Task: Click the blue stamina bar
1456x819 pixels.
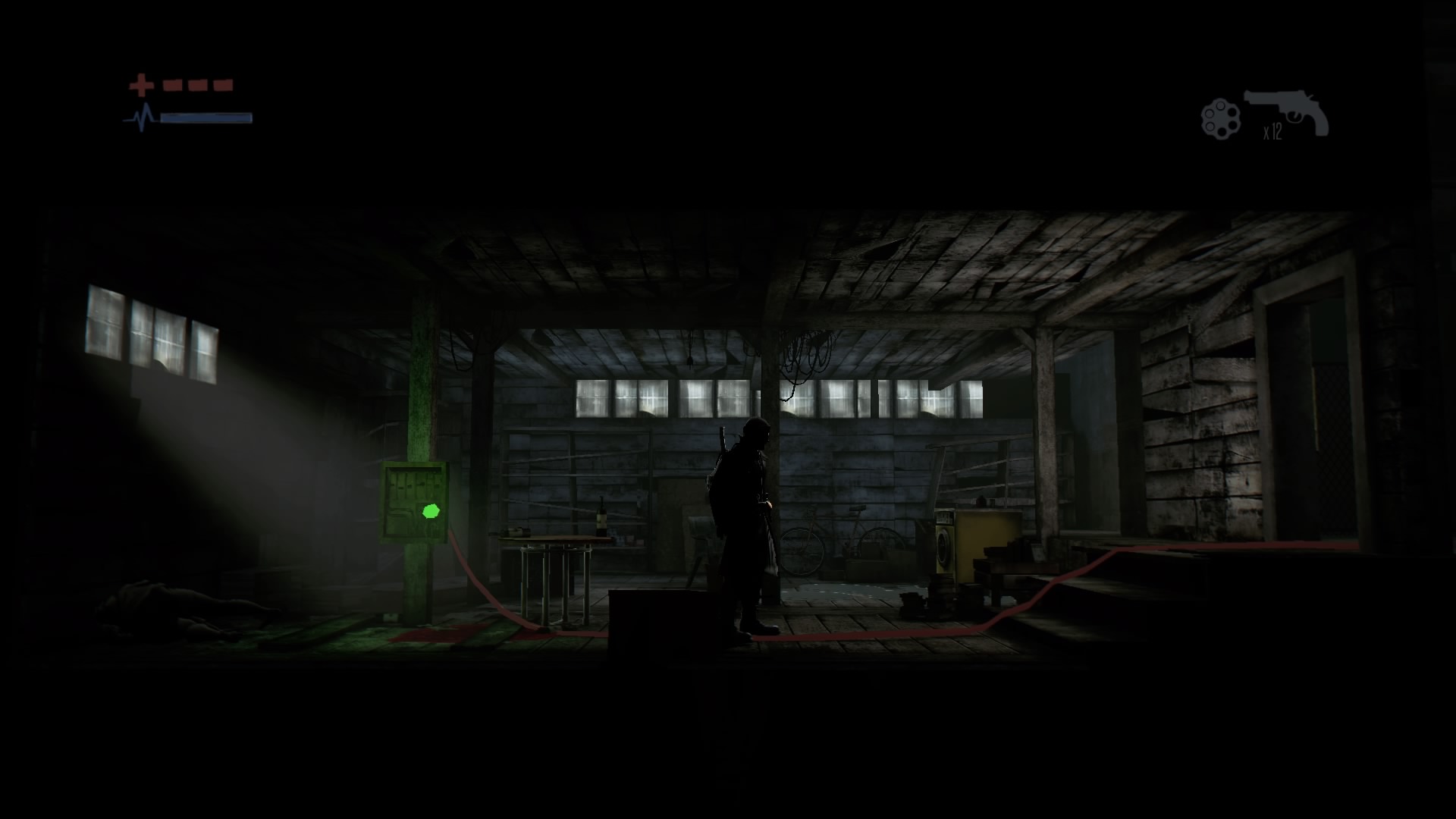Action: (x=206, y=118)
